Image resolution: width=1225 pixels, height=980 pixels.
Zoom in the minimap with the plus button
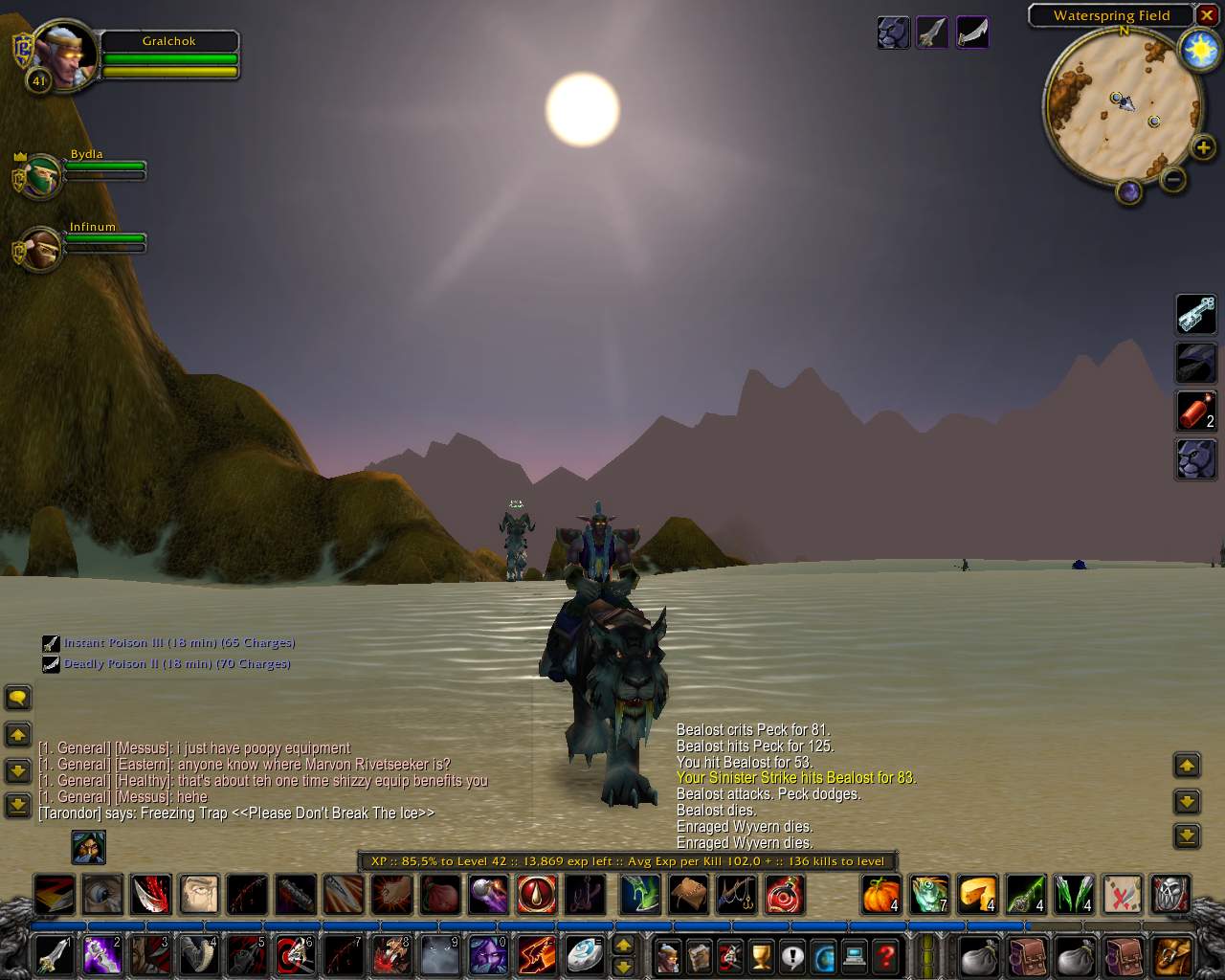[x=1203, y=147]
